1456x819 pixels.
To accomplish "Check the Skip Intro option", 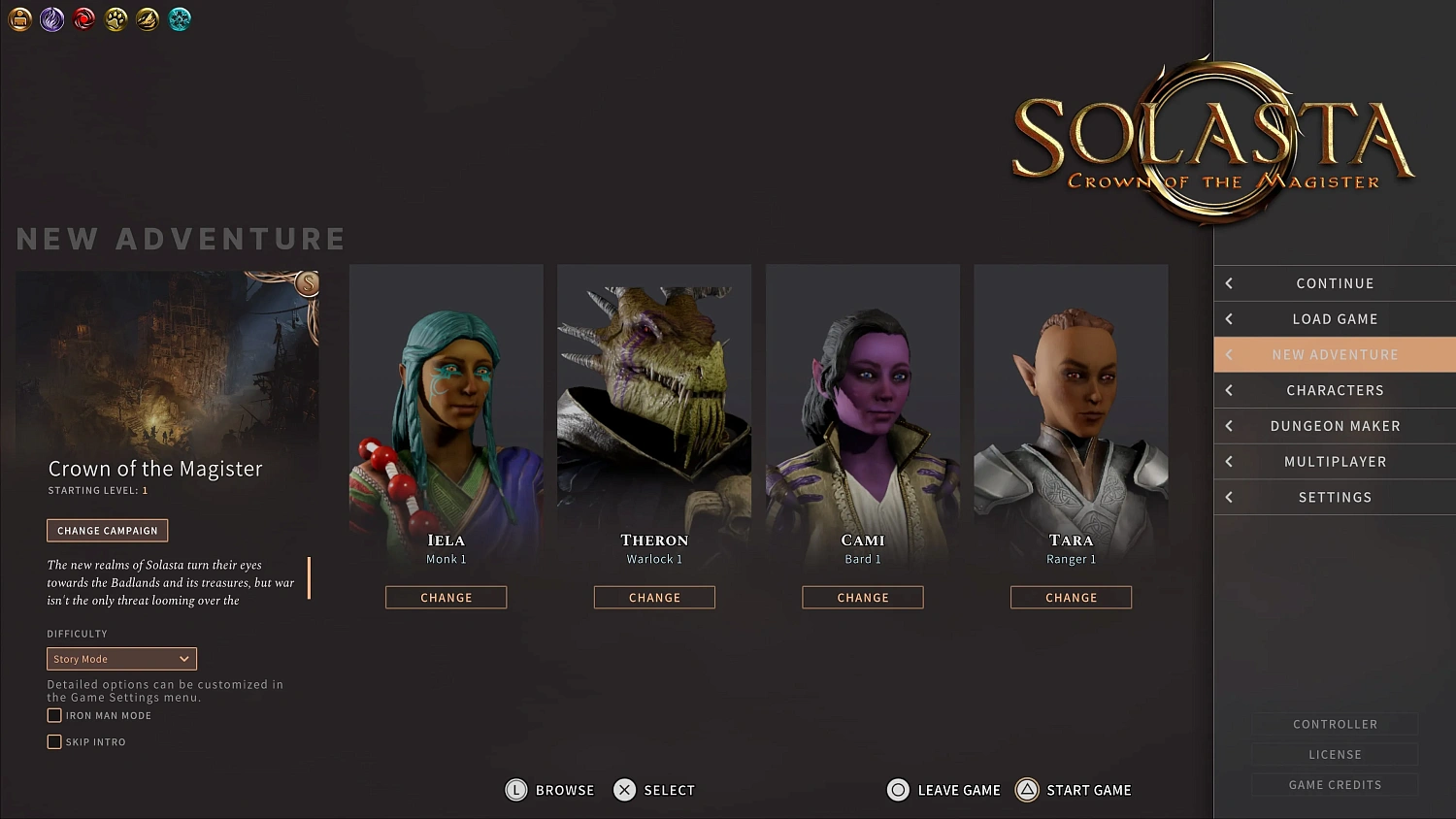I will tap(54, 741).
